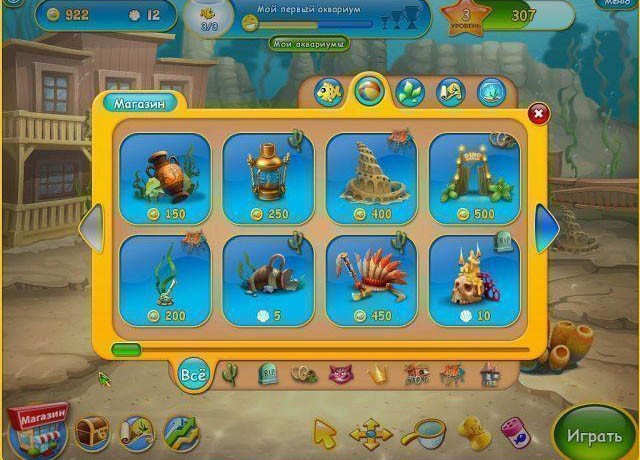Open the aquarium tanks shop tab
This screenshot has width=640, height=460.
pos(491,93)
